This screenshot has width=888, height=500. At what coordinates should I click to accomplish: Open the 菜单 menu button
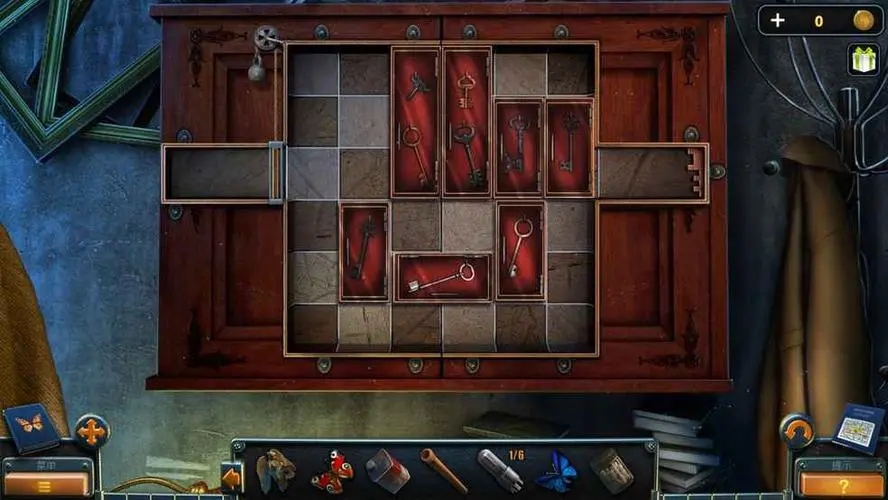pyautogui.click(x=47, y=478)
